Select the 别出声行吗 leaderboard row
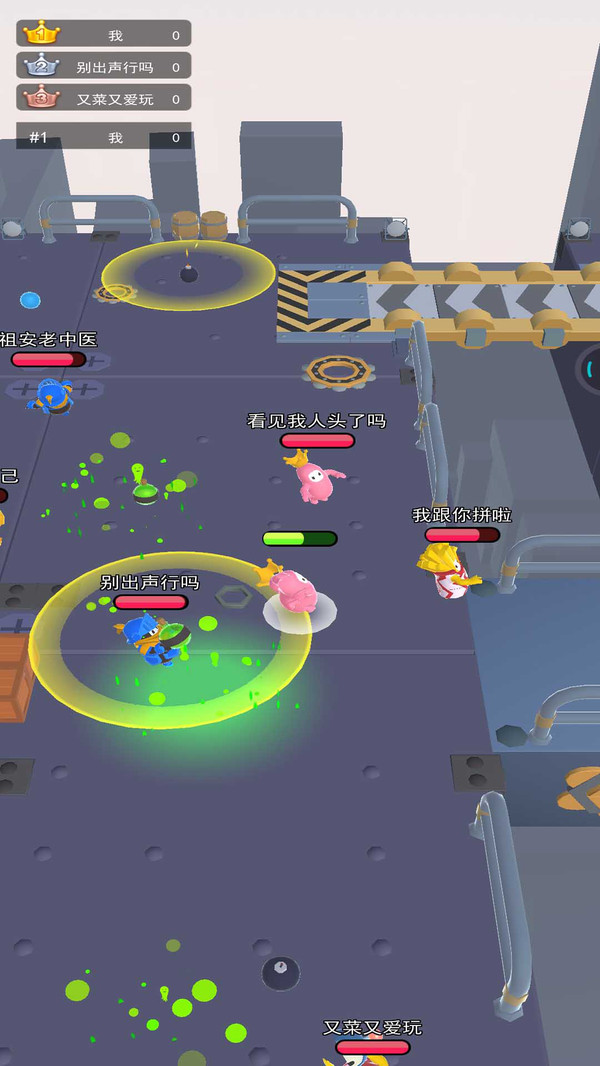This screenshot has width=600, height=1066. point(104,66)
